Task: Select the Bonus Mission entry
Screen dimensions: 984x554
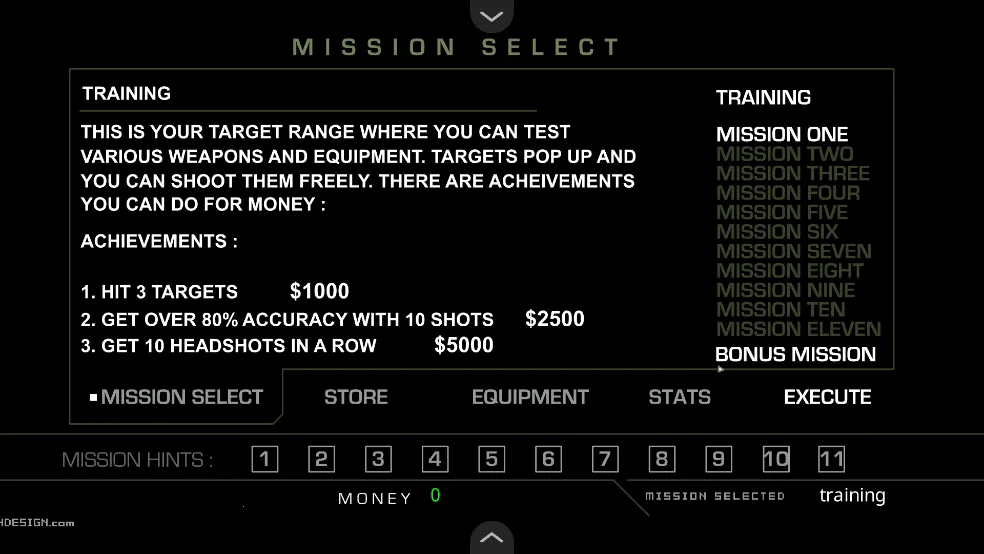Action: click(x=795, y=354)
